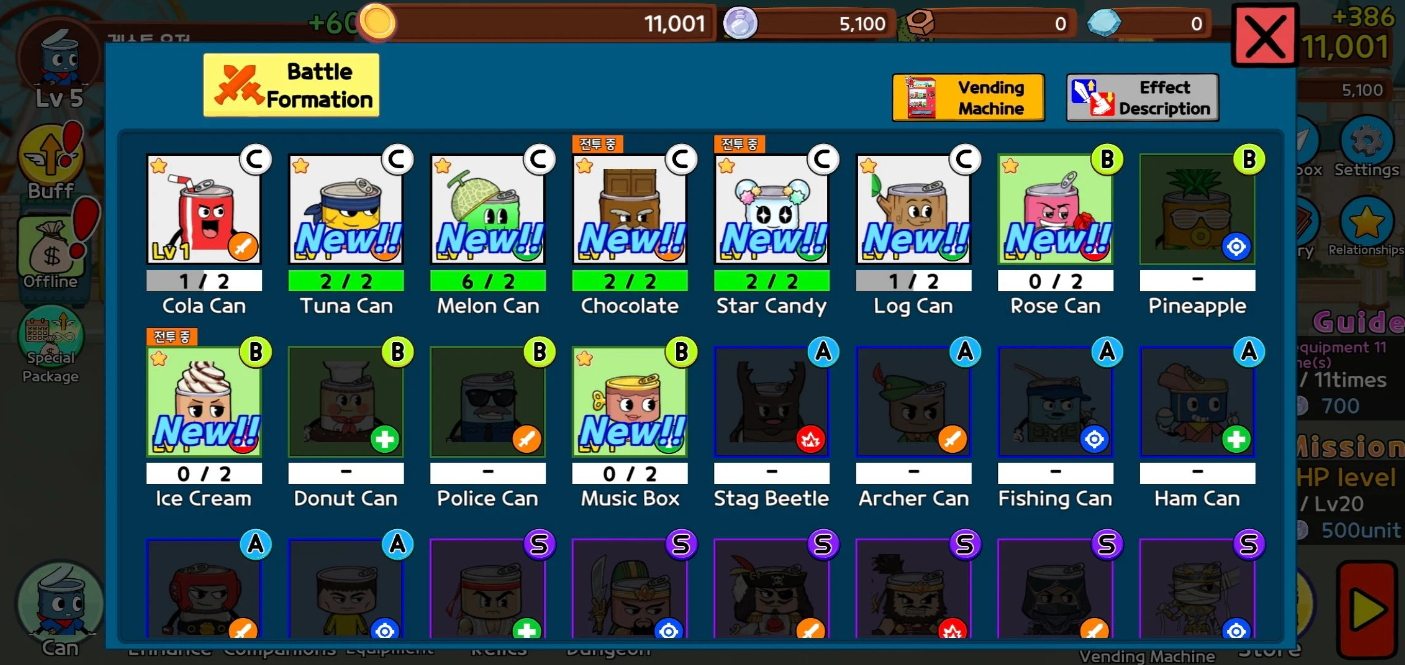Select the Ice Cream can card
The height and width of the screenshot is (665, 1405).
204,401
